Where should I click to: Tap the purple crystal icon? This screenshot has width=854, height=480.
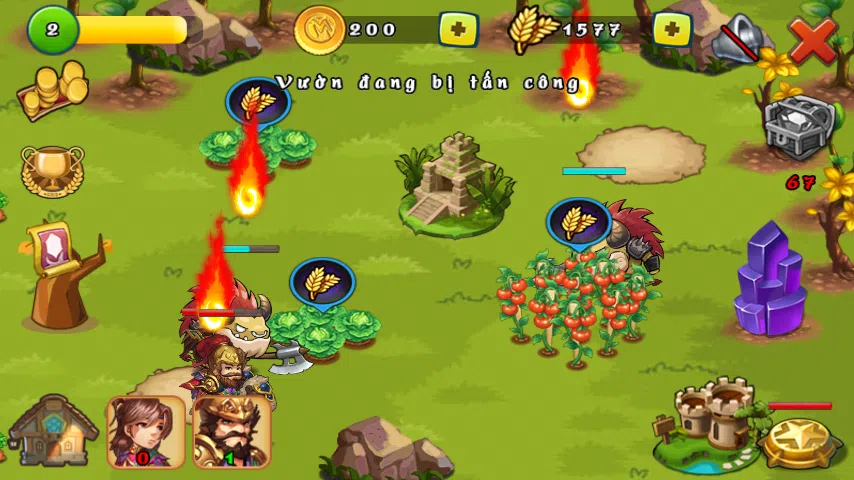pyautogui.click(x=770, y=279)
